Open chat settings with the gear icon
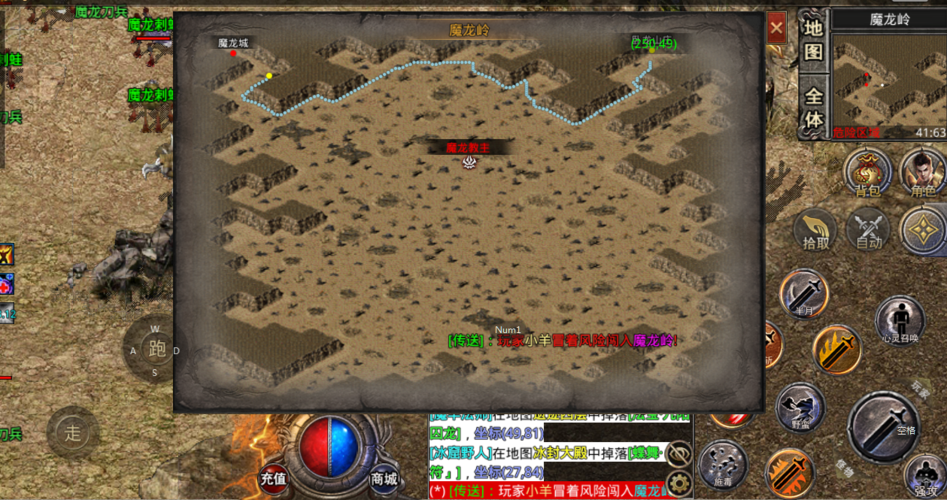 [679, 484]
